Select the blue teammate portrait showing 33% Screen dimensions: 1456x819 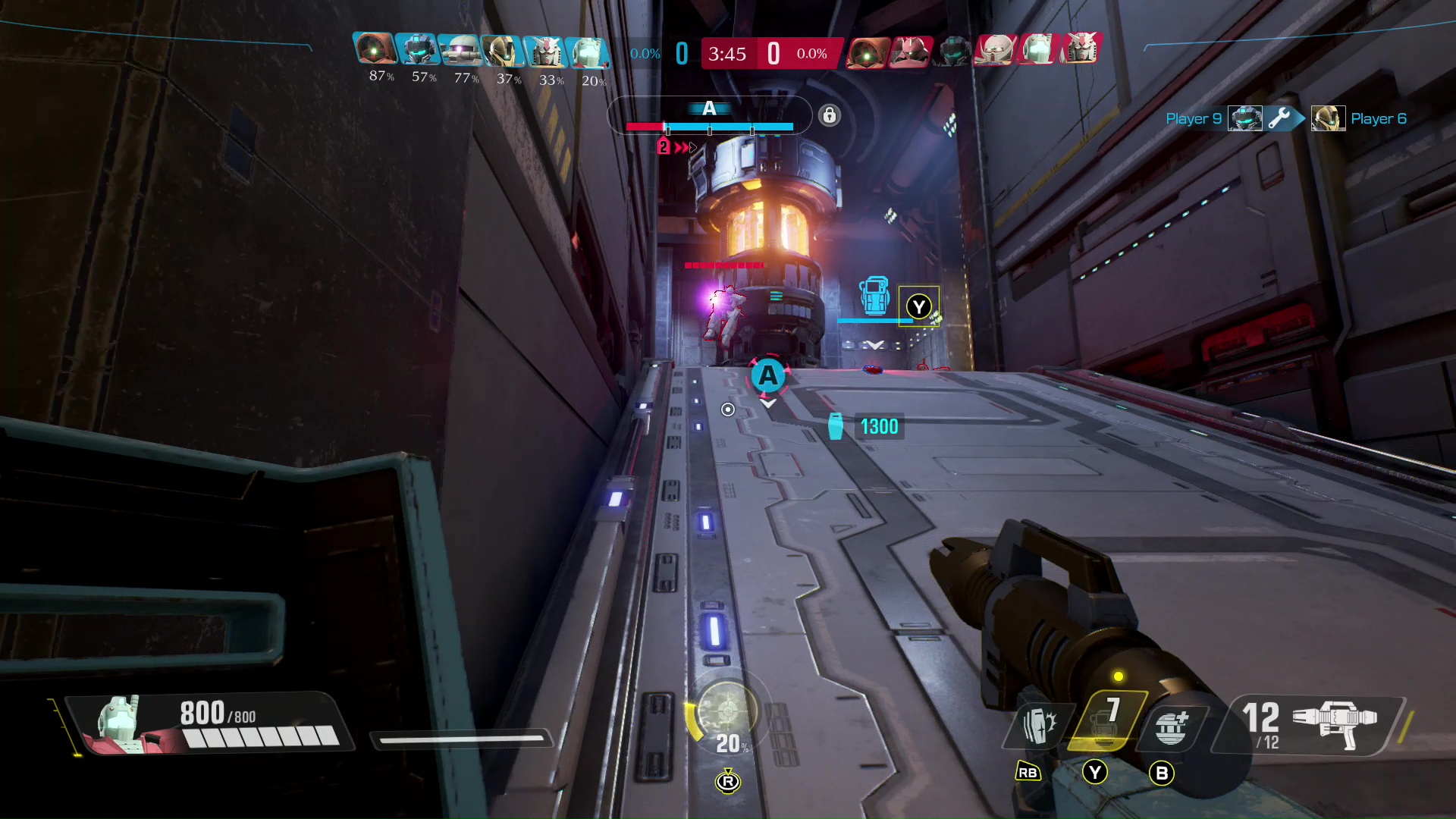pos(544,52)
